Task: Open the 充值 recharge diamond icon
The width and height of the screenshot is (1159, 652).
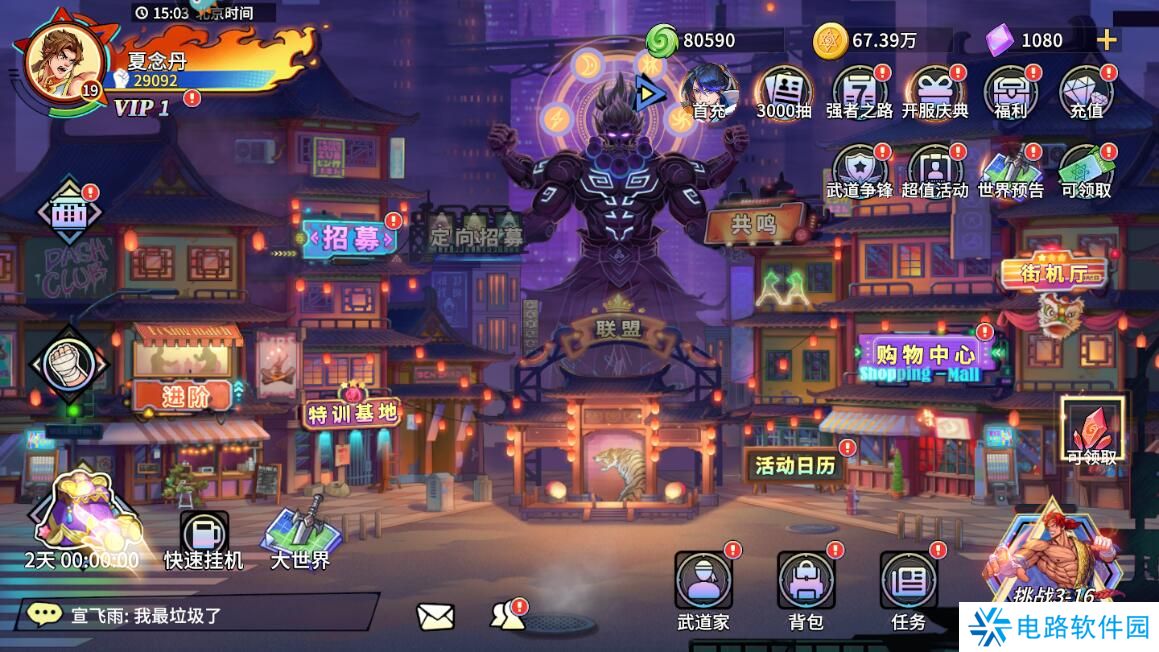Action: coord(1086,91)
